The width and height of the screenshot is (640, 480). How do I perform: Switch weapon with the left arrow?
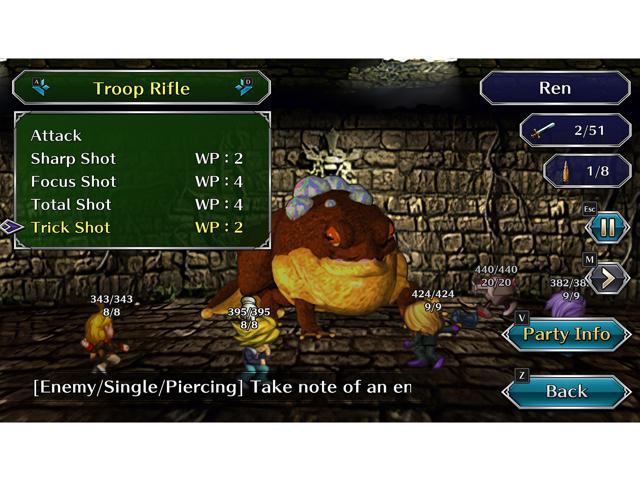[40, 87]
